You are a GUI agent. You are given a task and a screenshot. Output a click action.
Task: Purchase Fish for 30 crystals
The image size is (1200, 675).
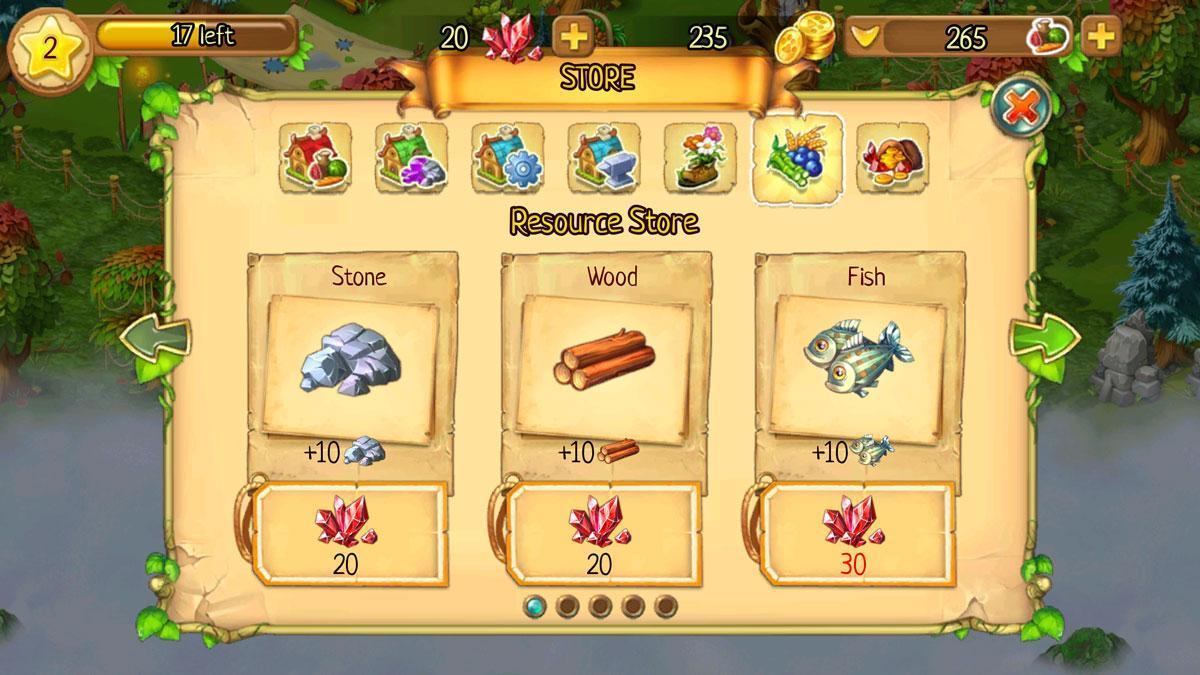[855, 534]
